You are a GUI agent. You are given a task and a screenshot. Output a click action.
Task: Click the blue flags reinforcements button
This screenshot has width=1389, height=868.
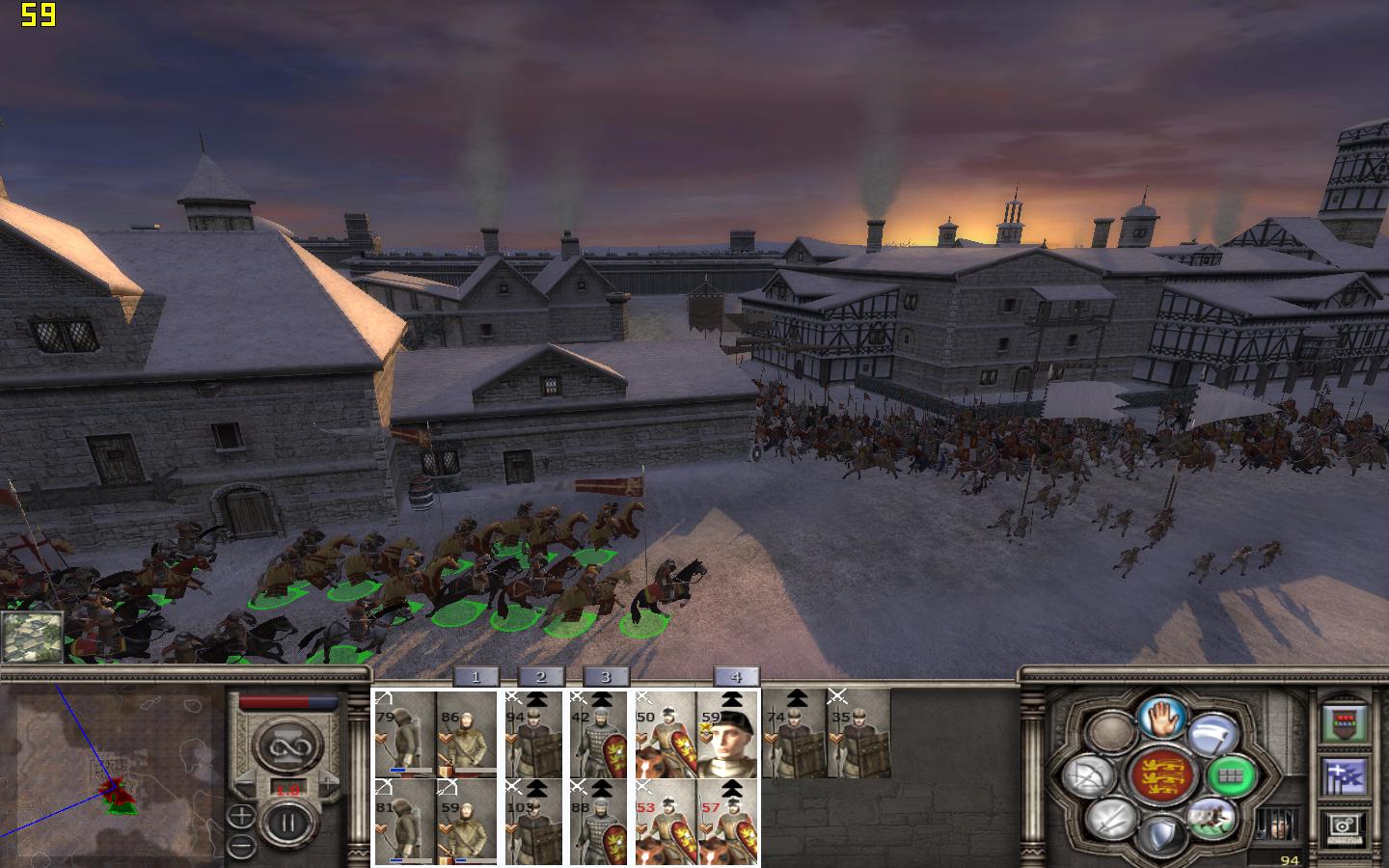1345,774
